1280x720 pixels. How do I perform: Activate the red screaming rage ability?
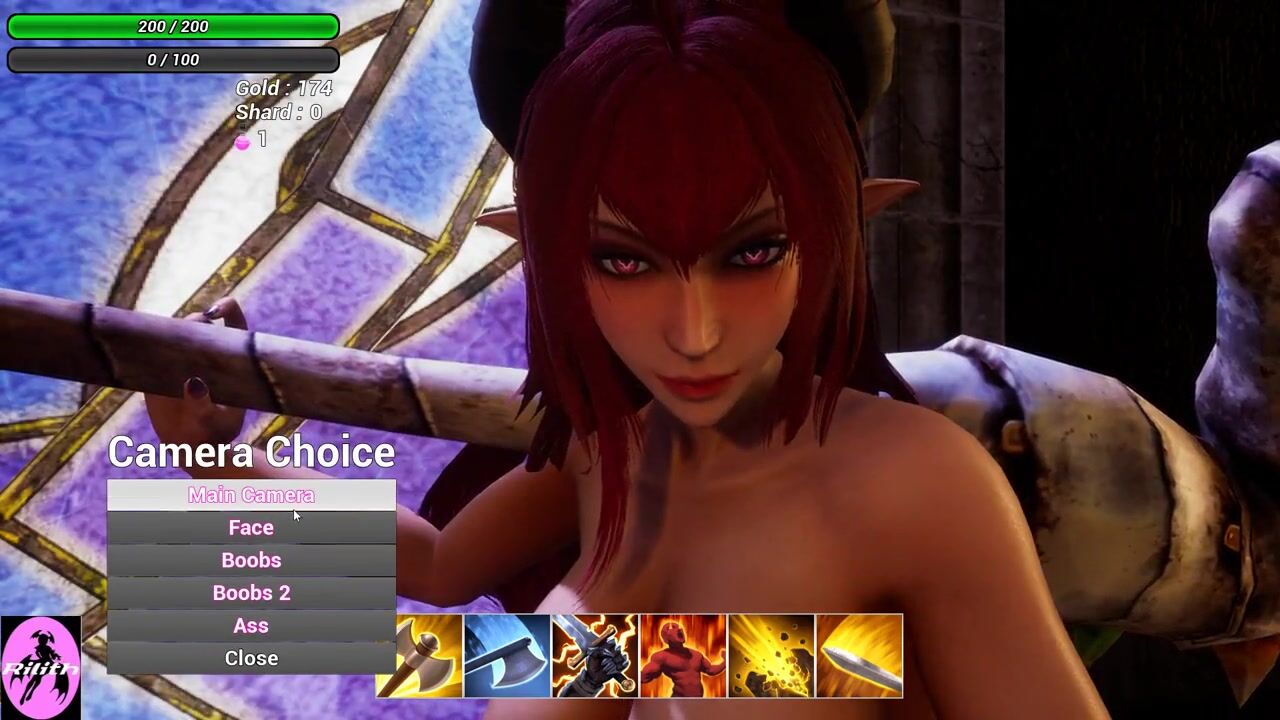click(x=683, y=656)
